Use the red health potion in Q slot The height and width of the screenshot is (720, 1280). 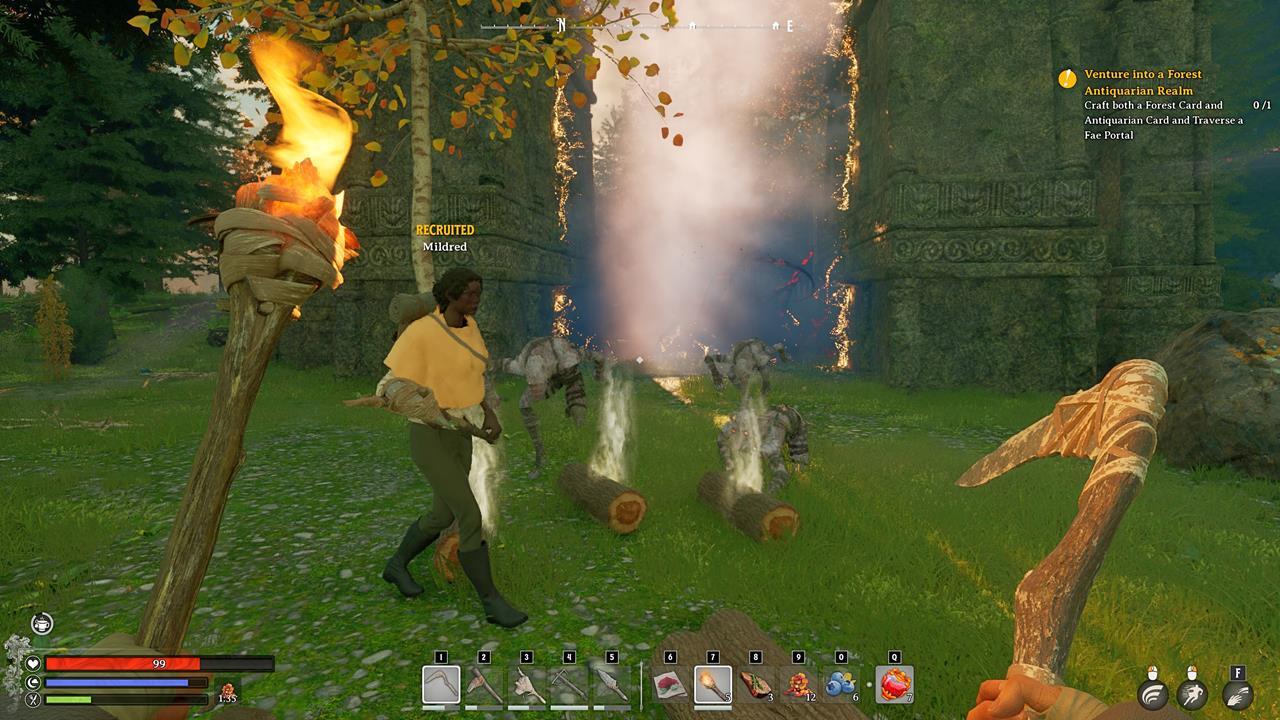click(894, 685)
